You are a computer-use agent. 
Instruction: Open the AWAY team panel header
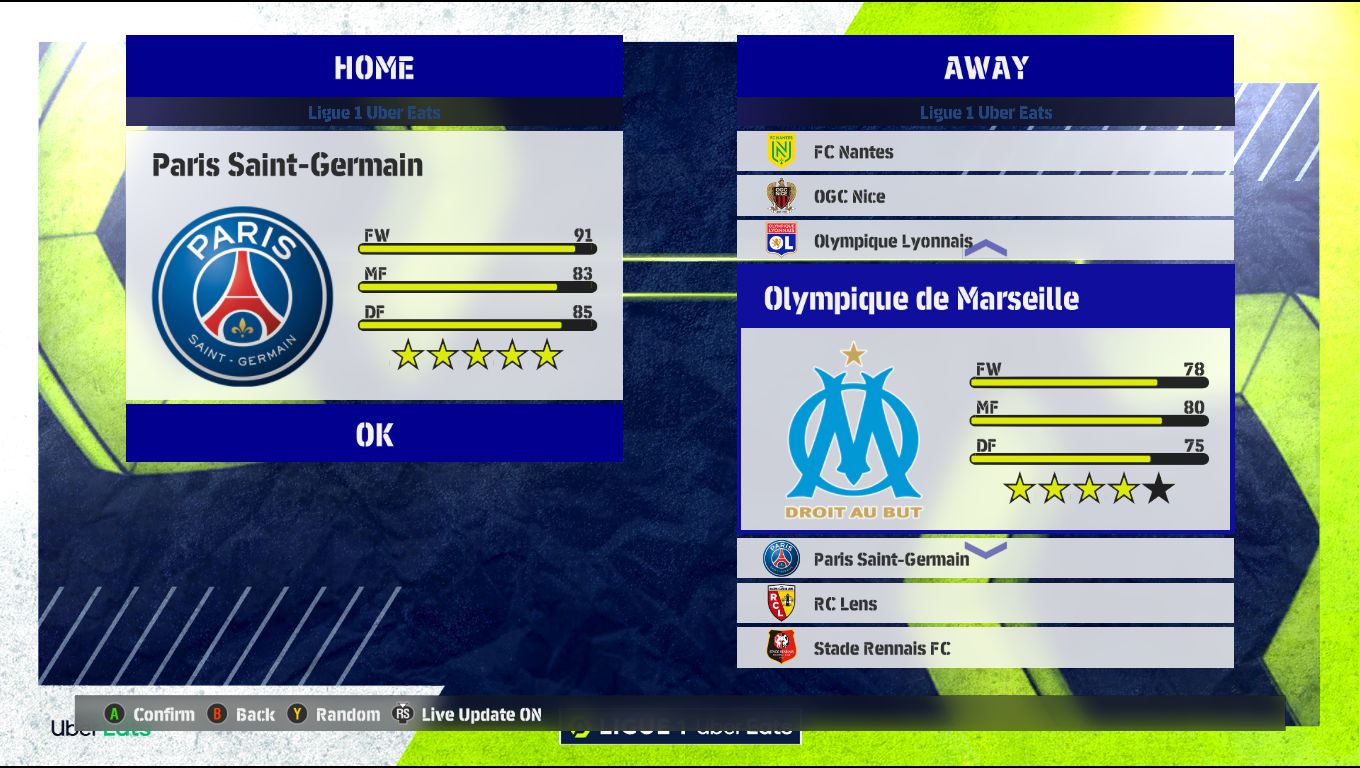click(985, 67)
